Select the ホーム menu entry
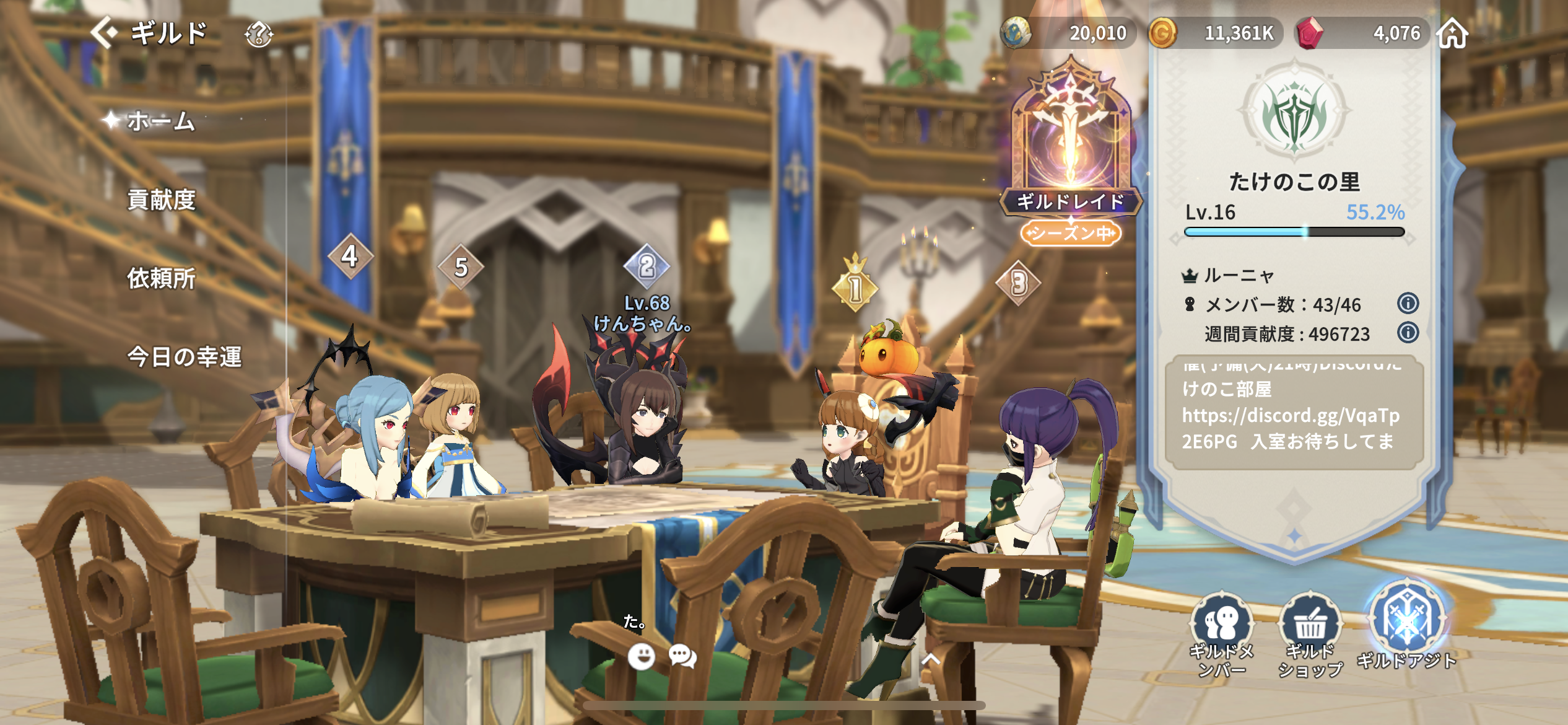Screen dimensions: 1568x725 coord(161,121)
